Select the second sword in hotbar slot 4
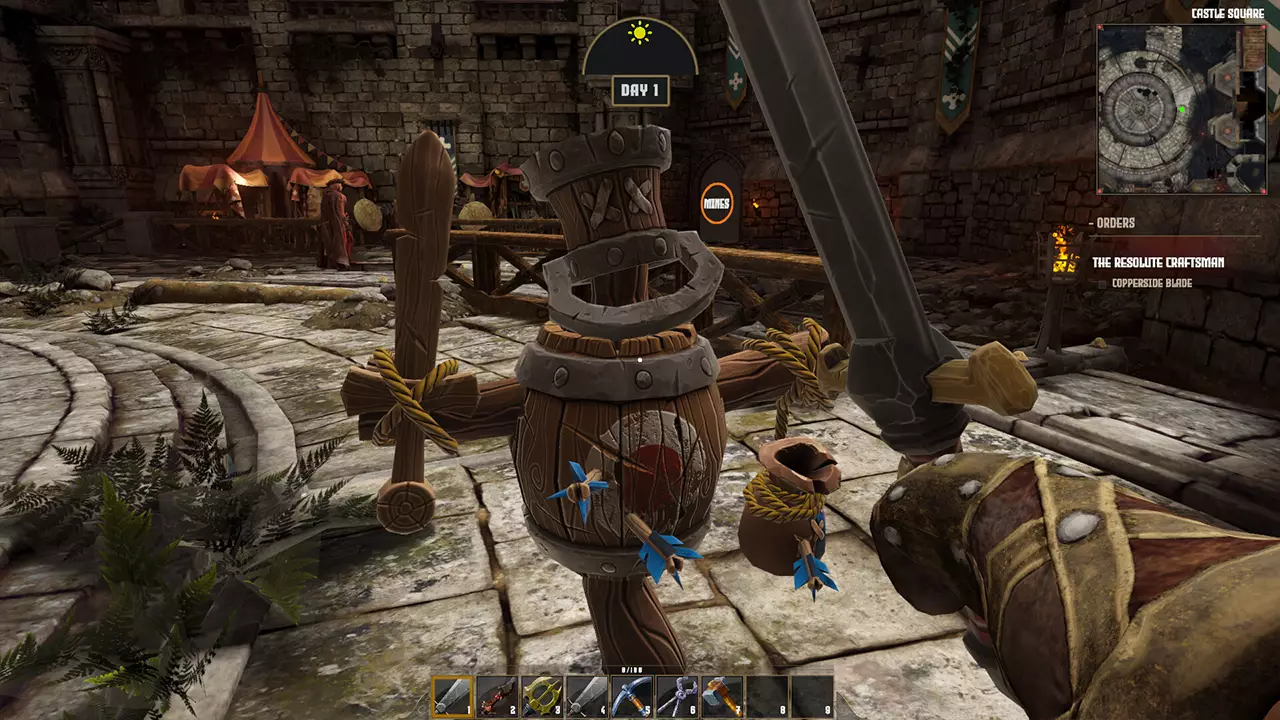The height and width of the screenshot is (720, 1280). click(585, 695)
